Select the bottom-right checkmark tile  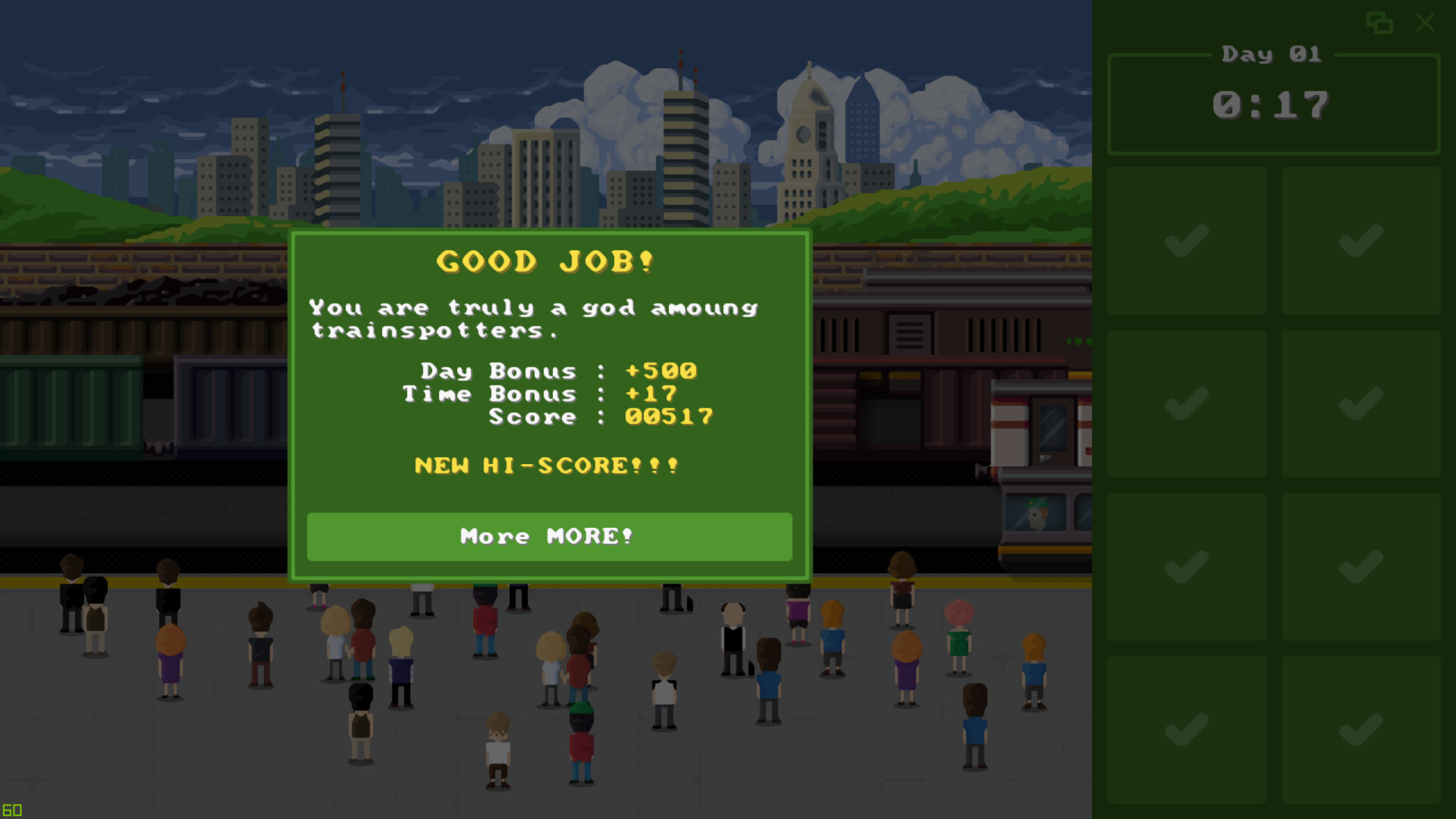point(1361,726)
